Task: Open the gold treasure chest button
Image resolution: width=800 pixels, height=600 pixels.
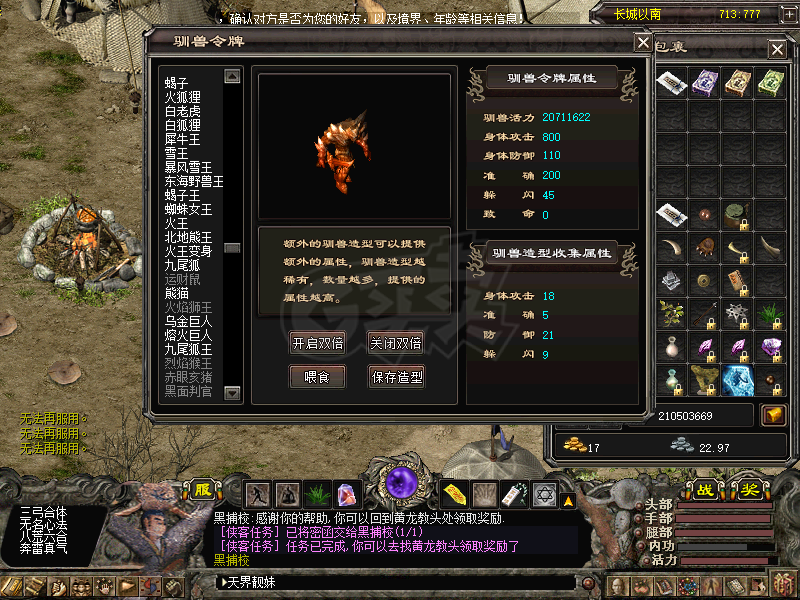Action: pyautogui.click(x=772, y=415)
